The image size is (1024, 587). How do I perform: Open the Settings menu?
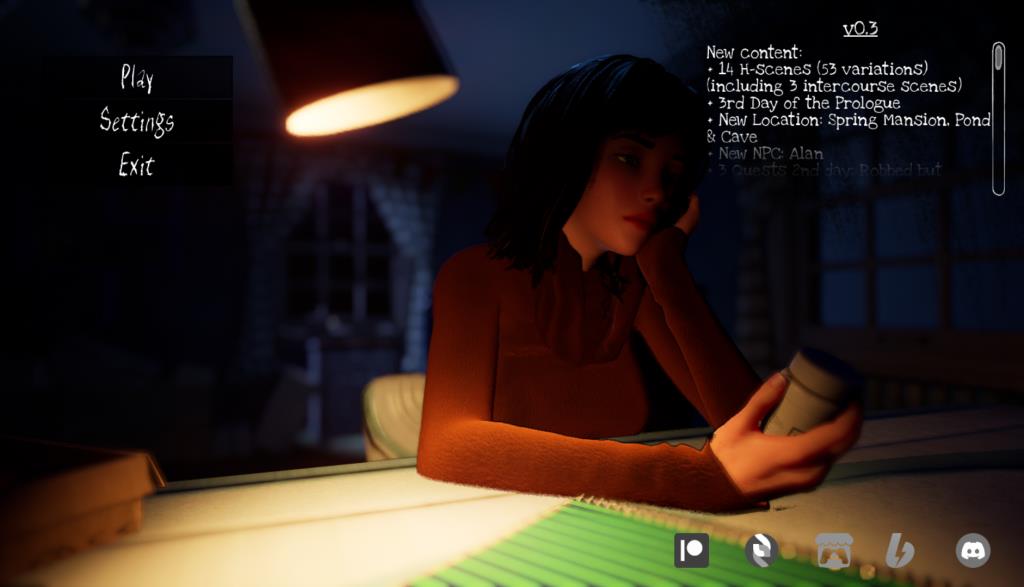[x=137, y=121]
